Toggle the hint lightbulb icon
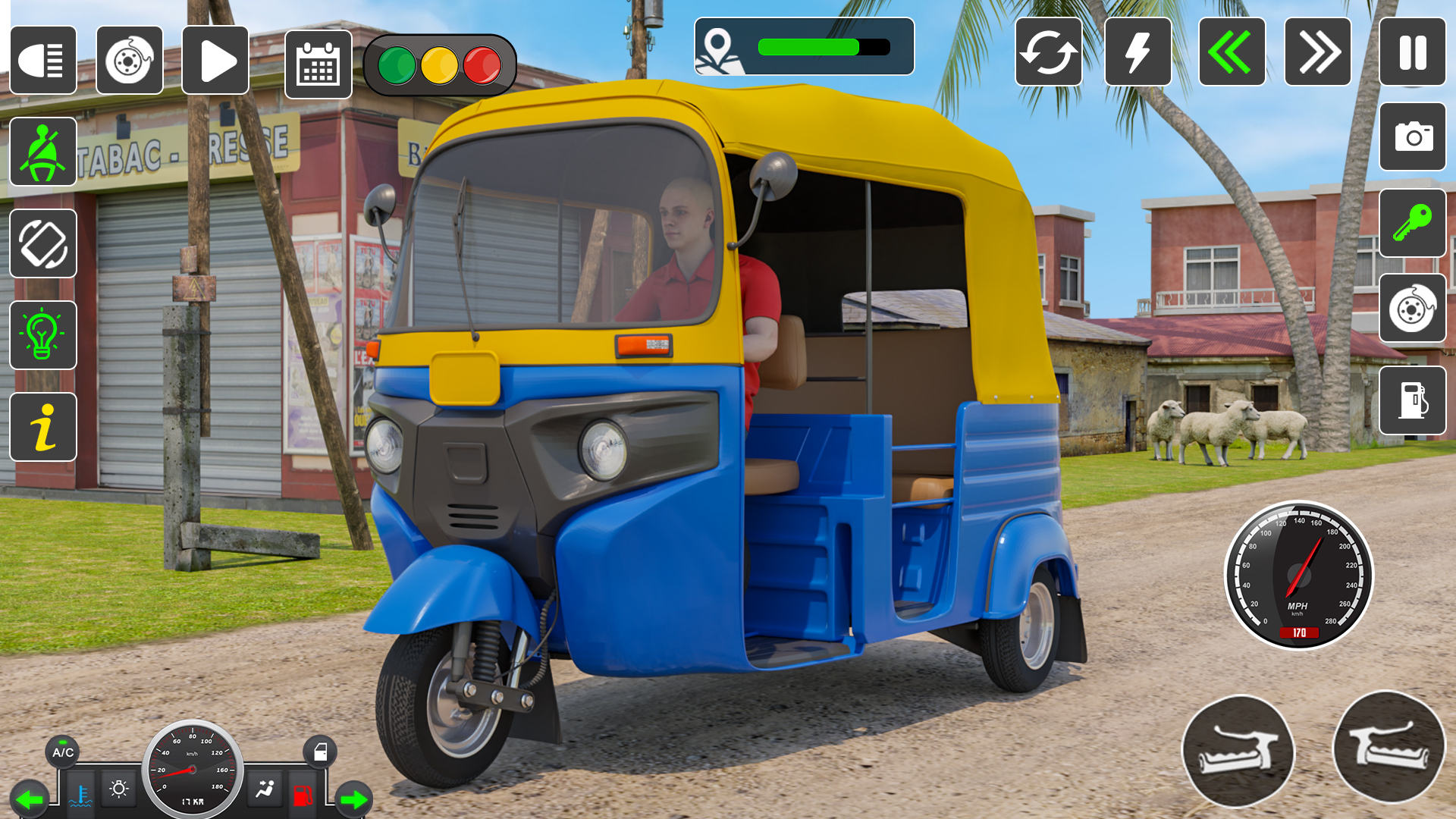This screenshot has width=1456, height=819. pos(43,335)
